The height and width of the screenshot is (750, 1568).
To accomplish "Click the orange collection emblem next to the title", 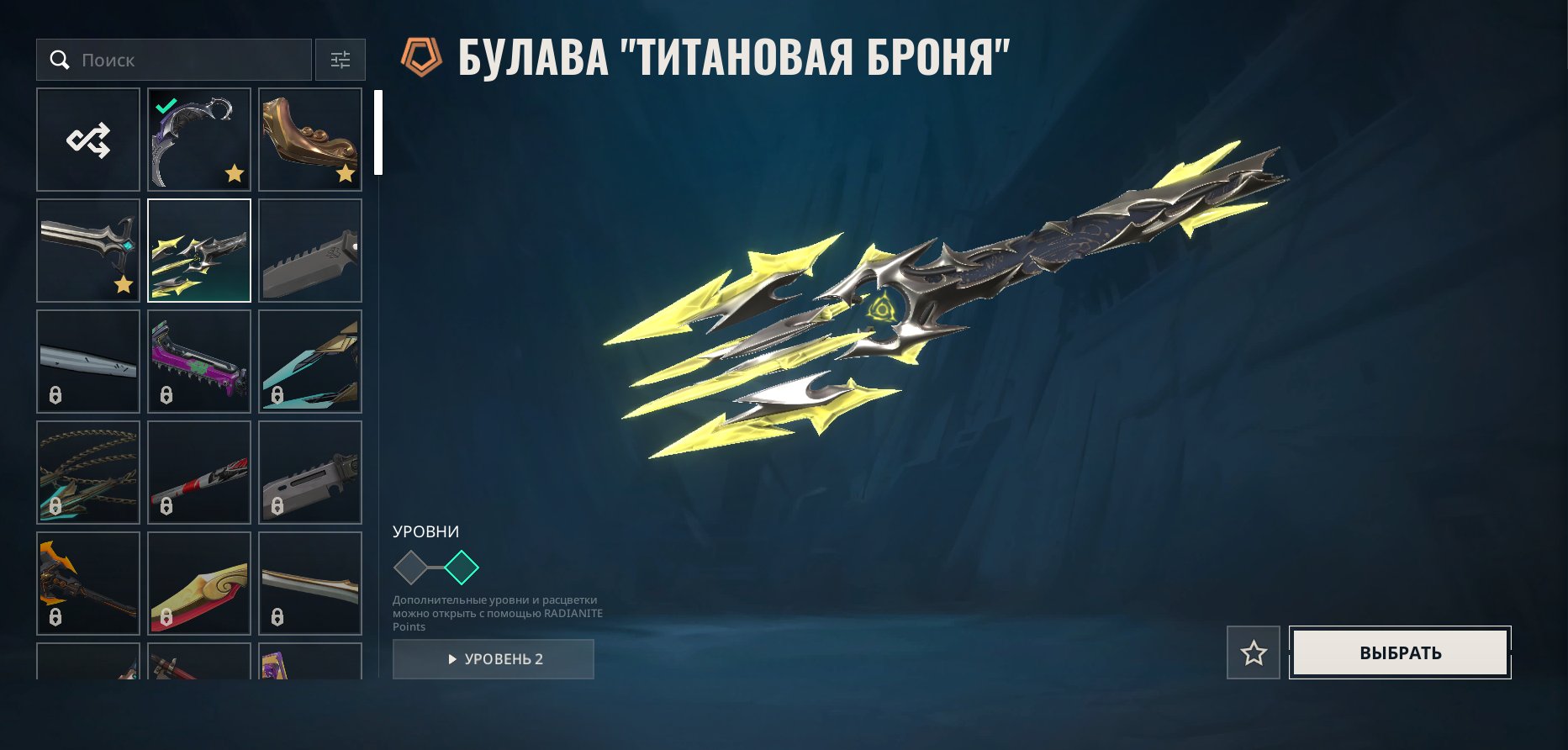I will point(422,56).
